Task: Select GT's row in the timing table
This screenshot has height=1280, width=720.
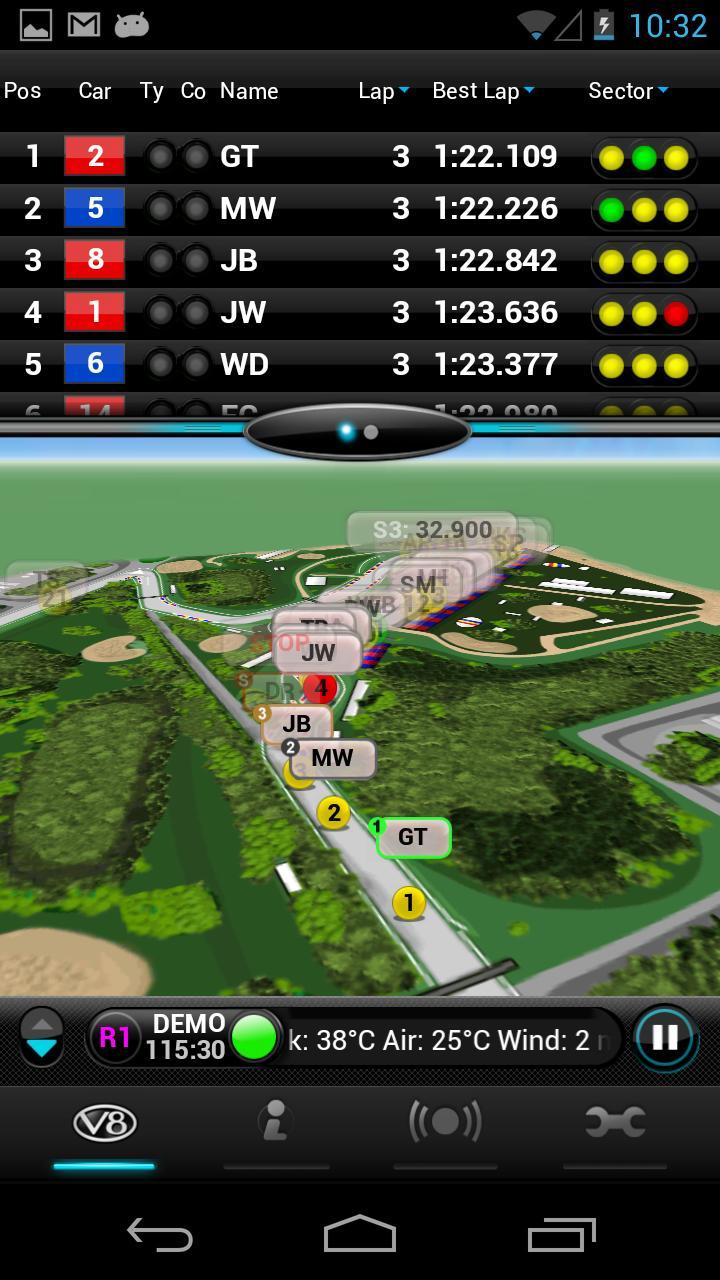Action: click(360, 157)
